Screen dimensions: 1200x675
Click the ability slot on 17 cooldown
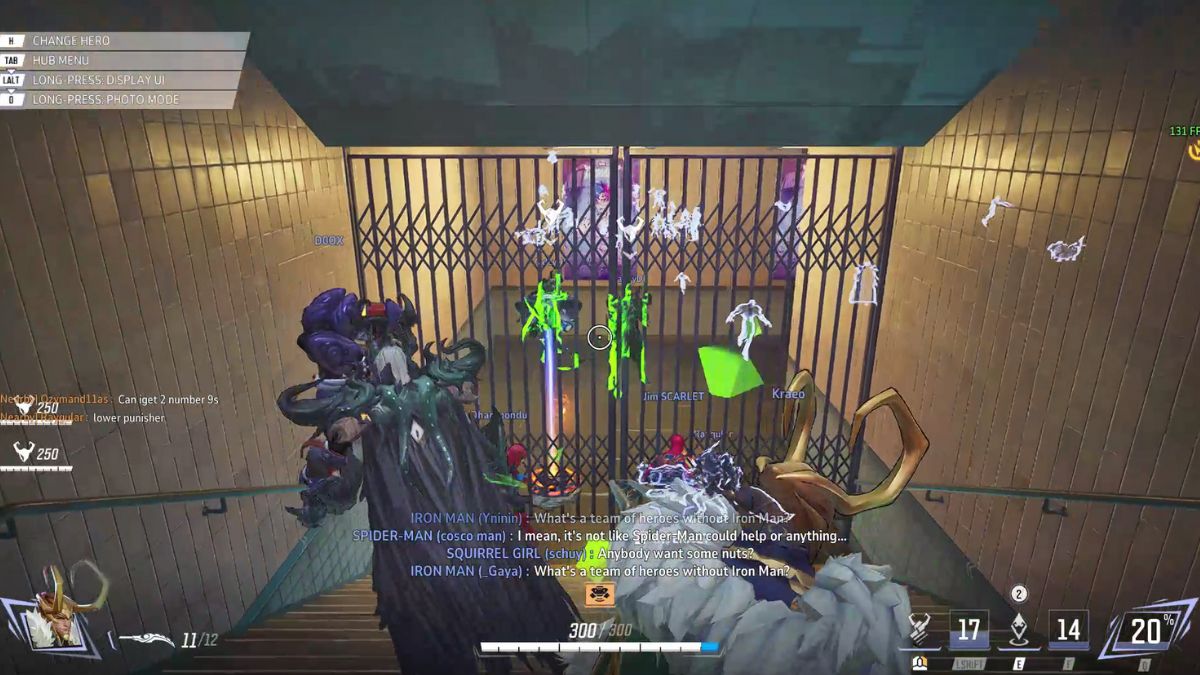coord(968,630)
